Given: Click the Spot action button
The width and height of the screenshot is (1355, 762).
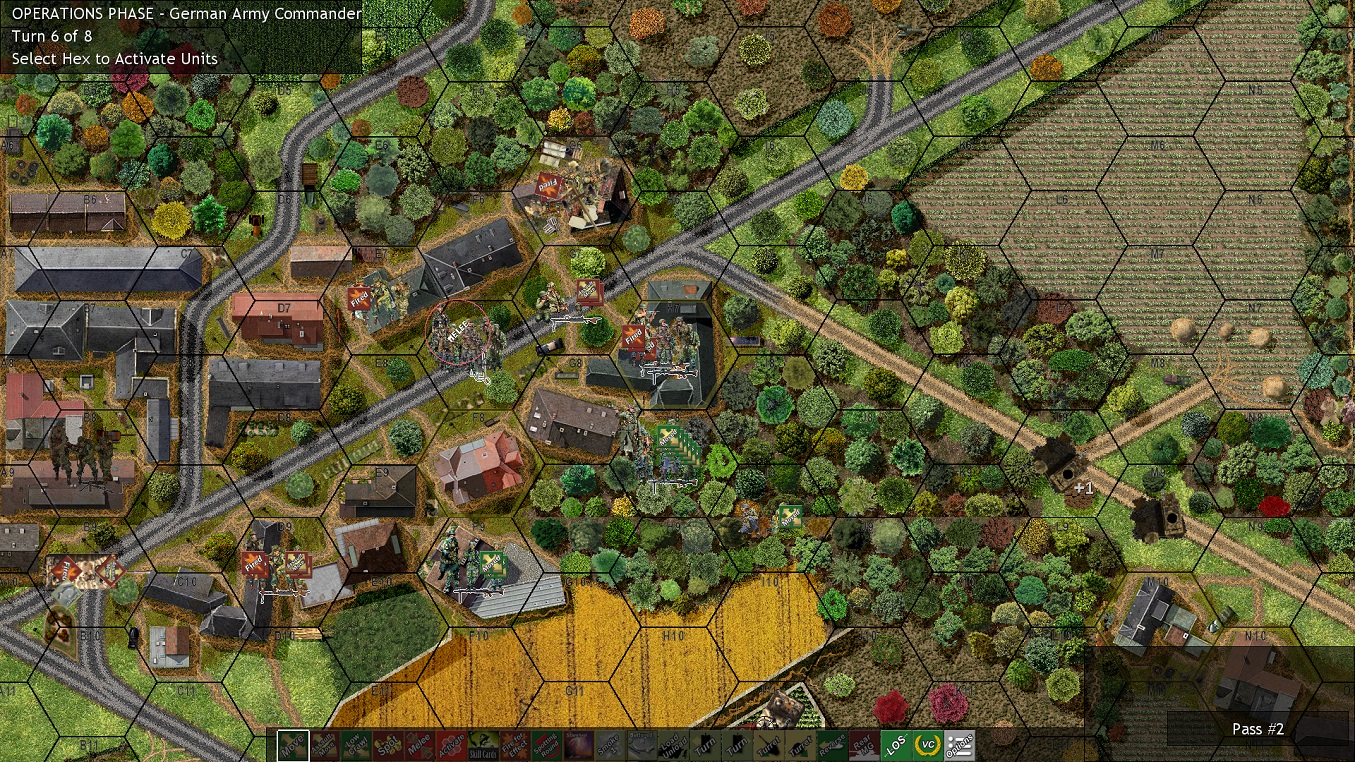Looking at the screenshot, I should point(387,746).
